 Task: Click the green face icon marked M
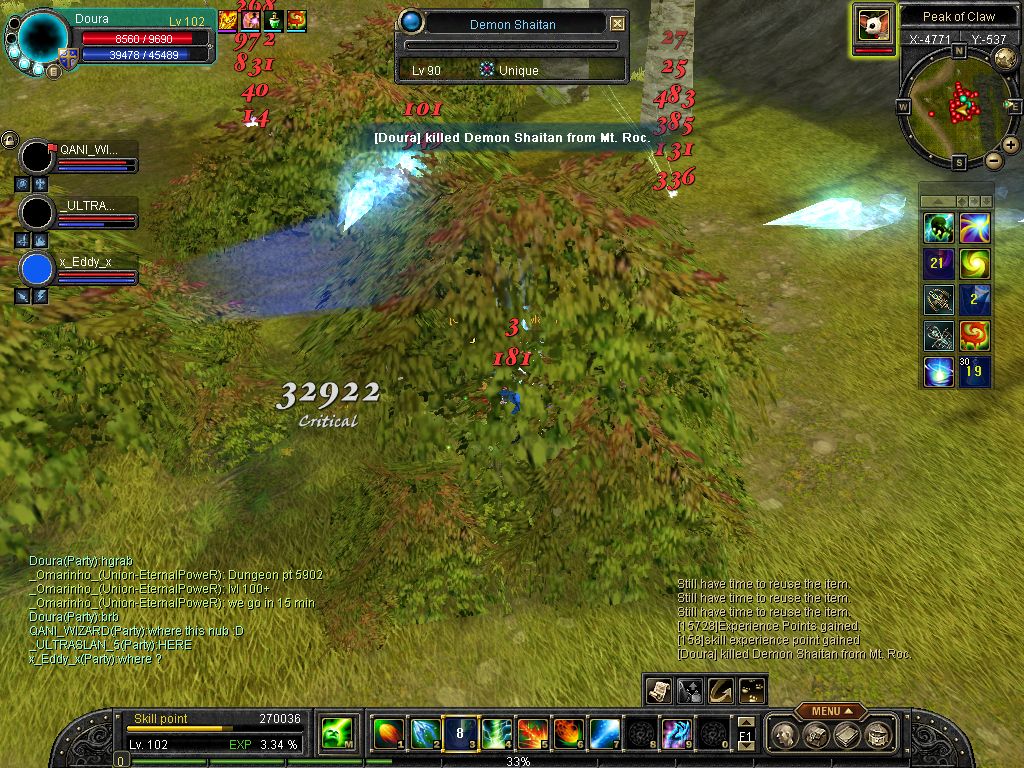pos(336,735)
